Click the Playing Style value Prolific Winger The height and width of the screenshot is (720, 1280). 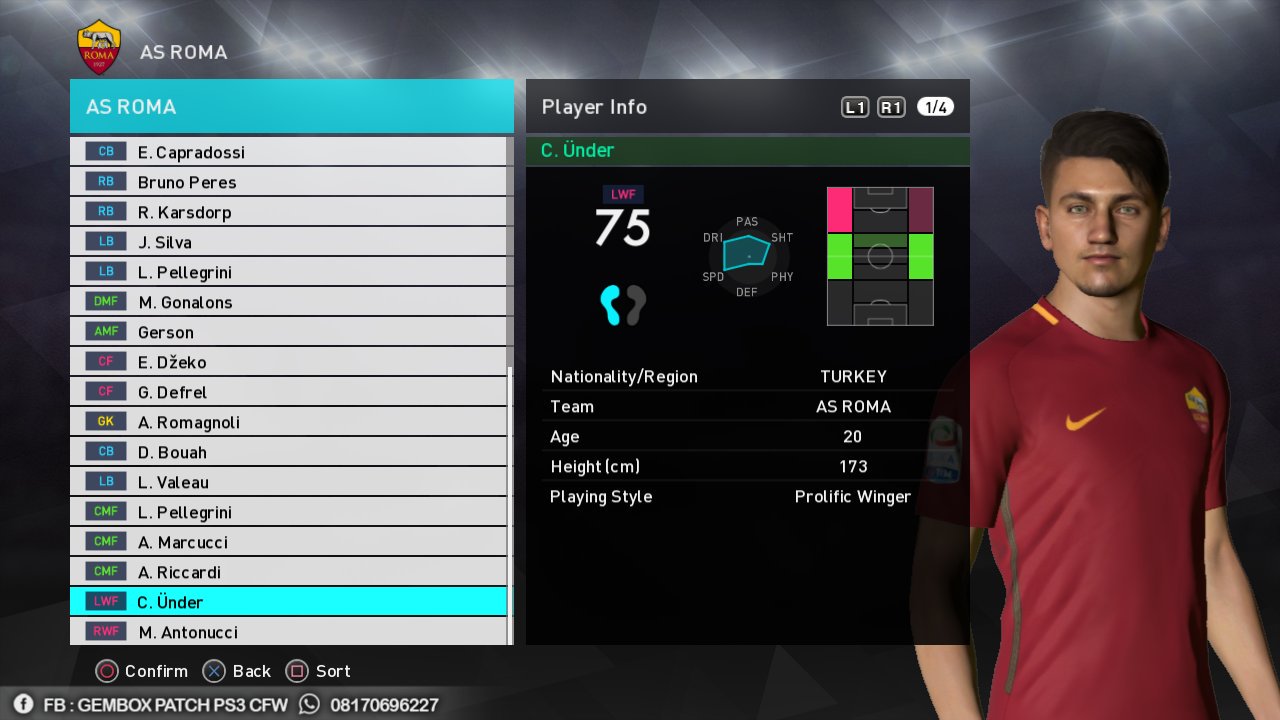[852, 496]
